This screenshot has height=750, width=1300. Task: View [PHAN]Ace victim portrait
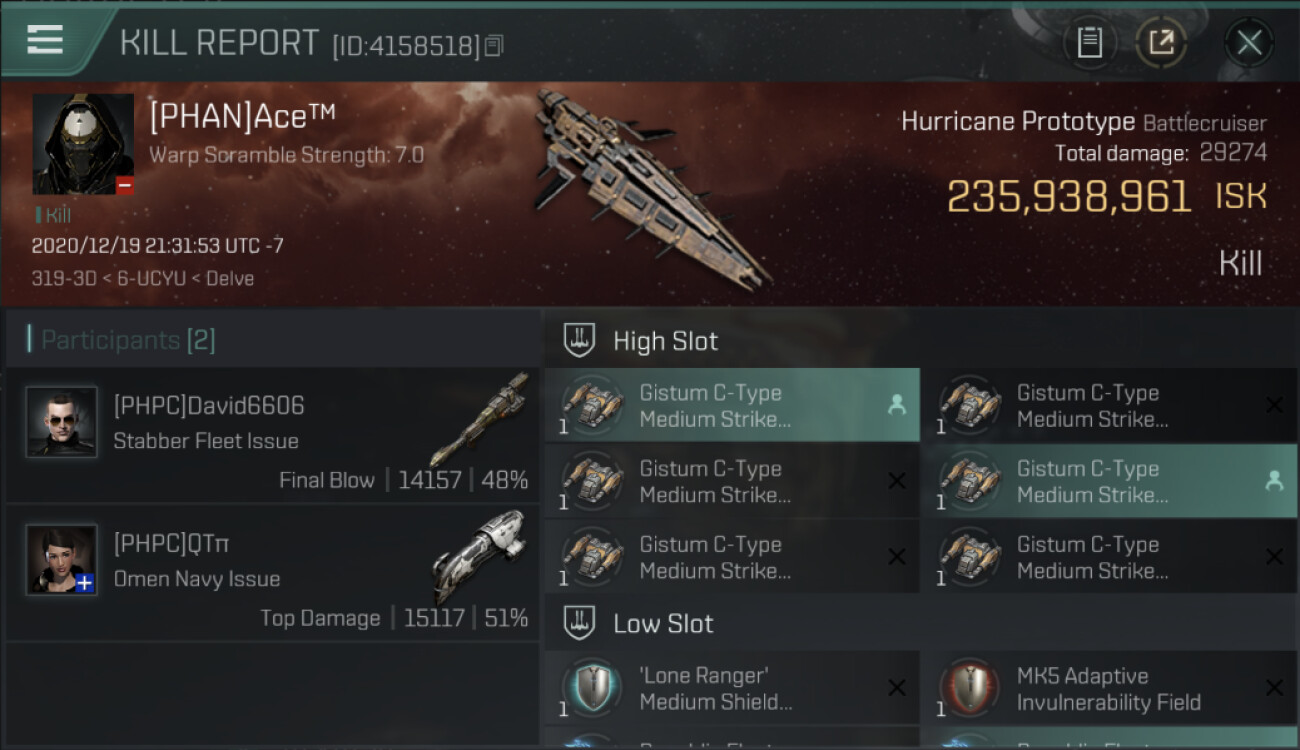(x=83, y=144)
